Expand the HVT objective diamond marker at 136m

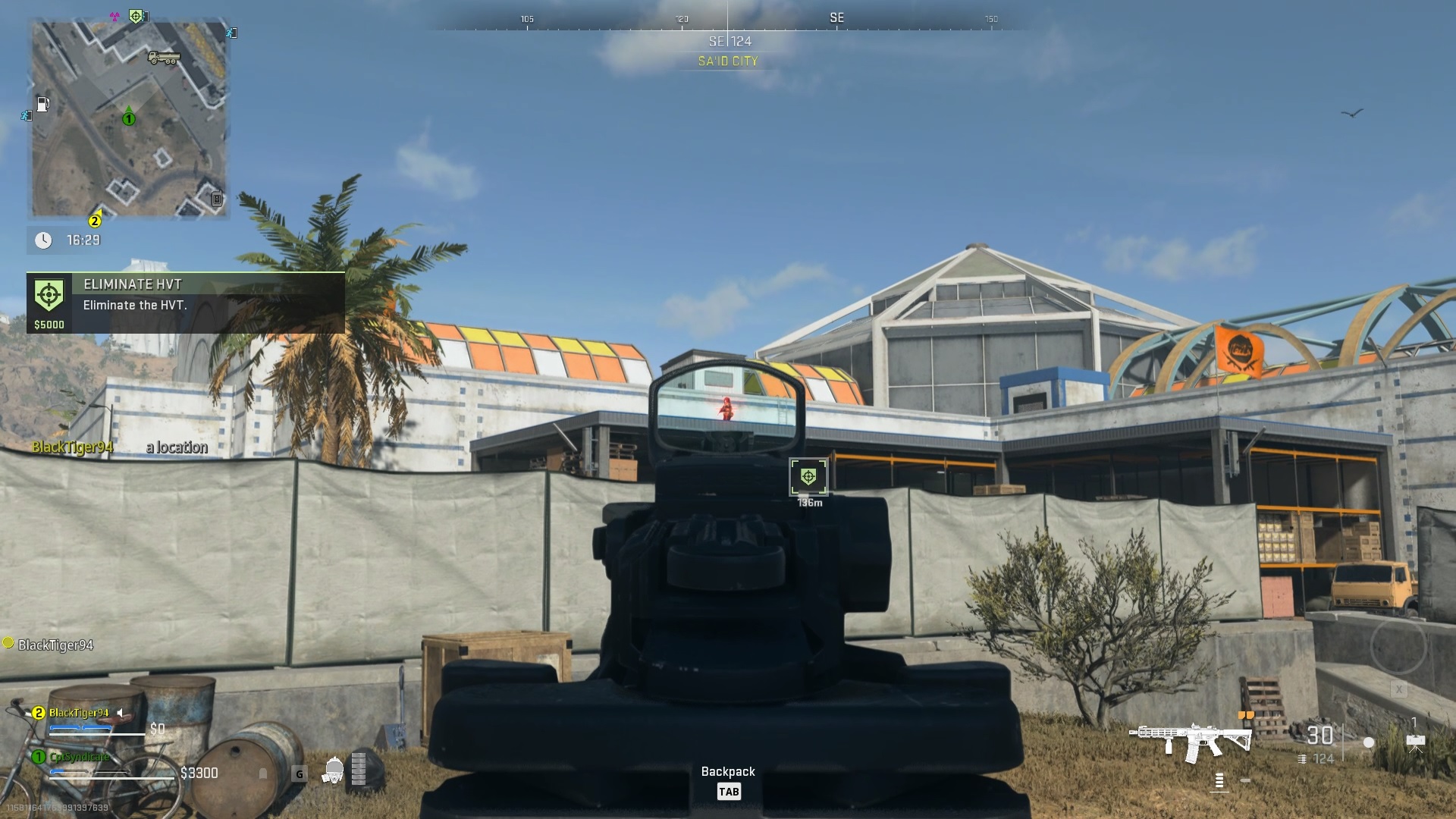[809, 476]
